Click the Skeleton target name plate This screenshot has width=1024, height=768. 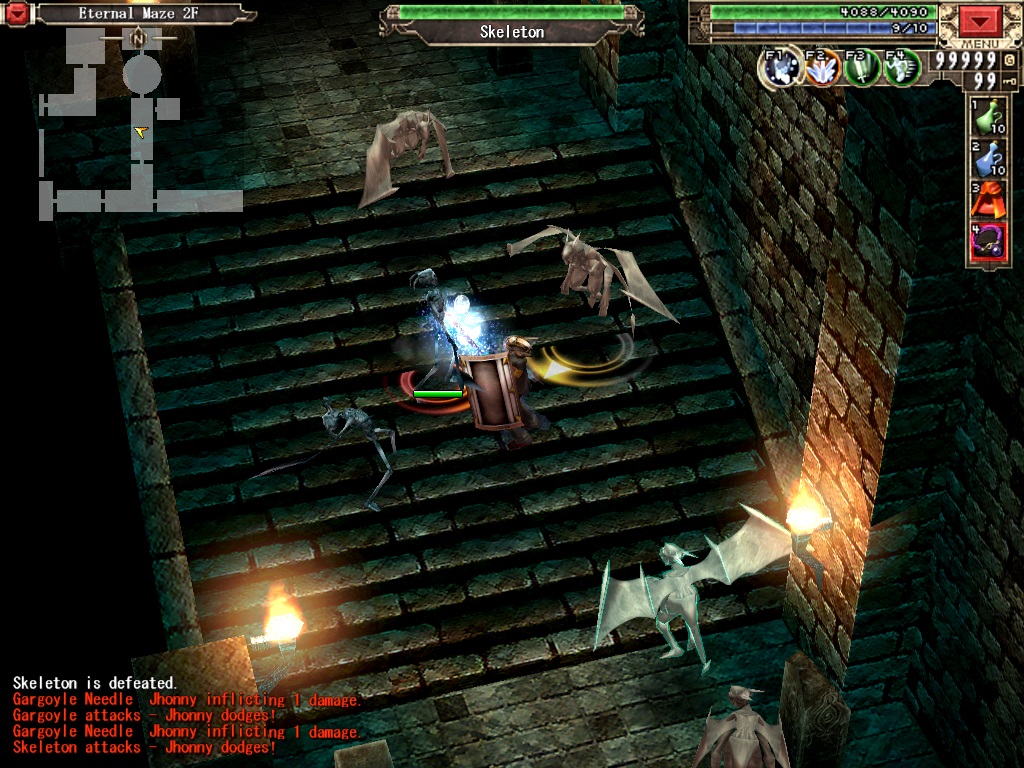click(x=512, y=32)
